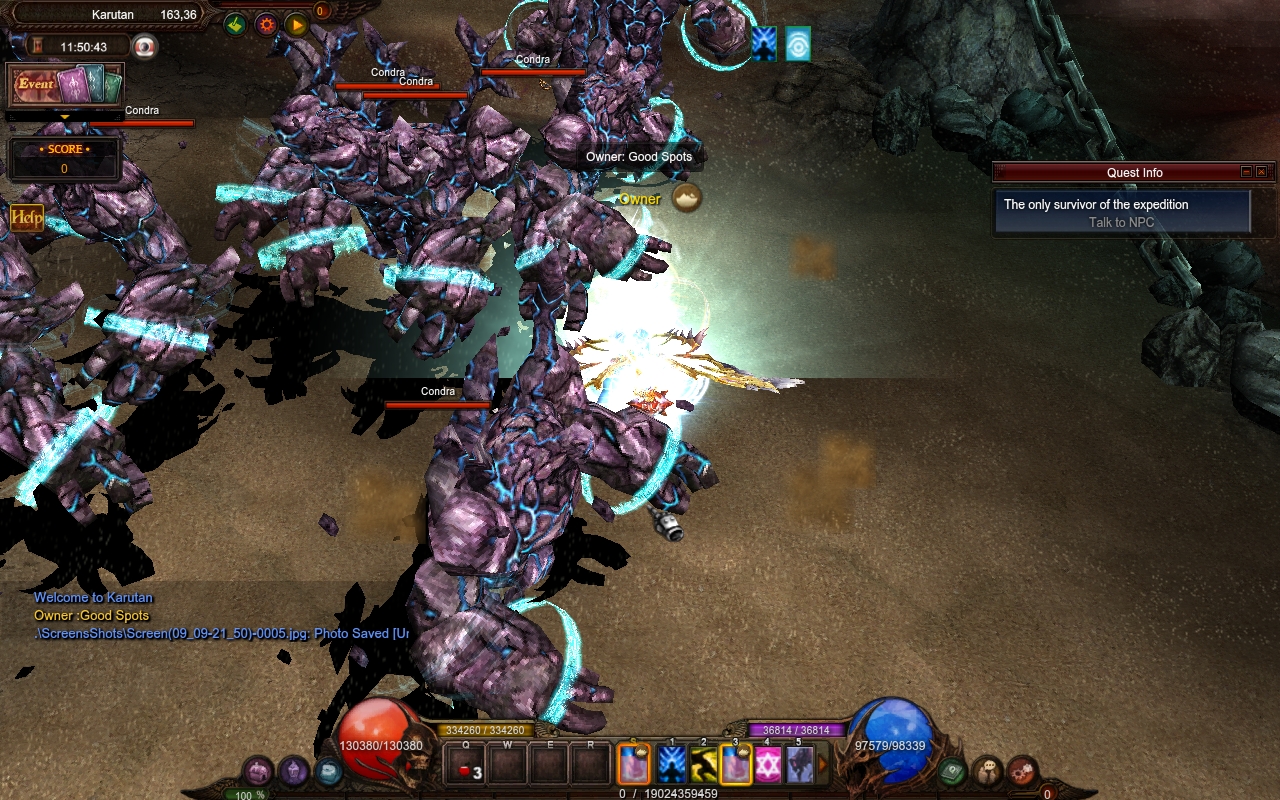Cast the pink hexagram skill in slot 4
Image resolution: width=1280 pixels, height=800 pixels.
coord(767,765)
